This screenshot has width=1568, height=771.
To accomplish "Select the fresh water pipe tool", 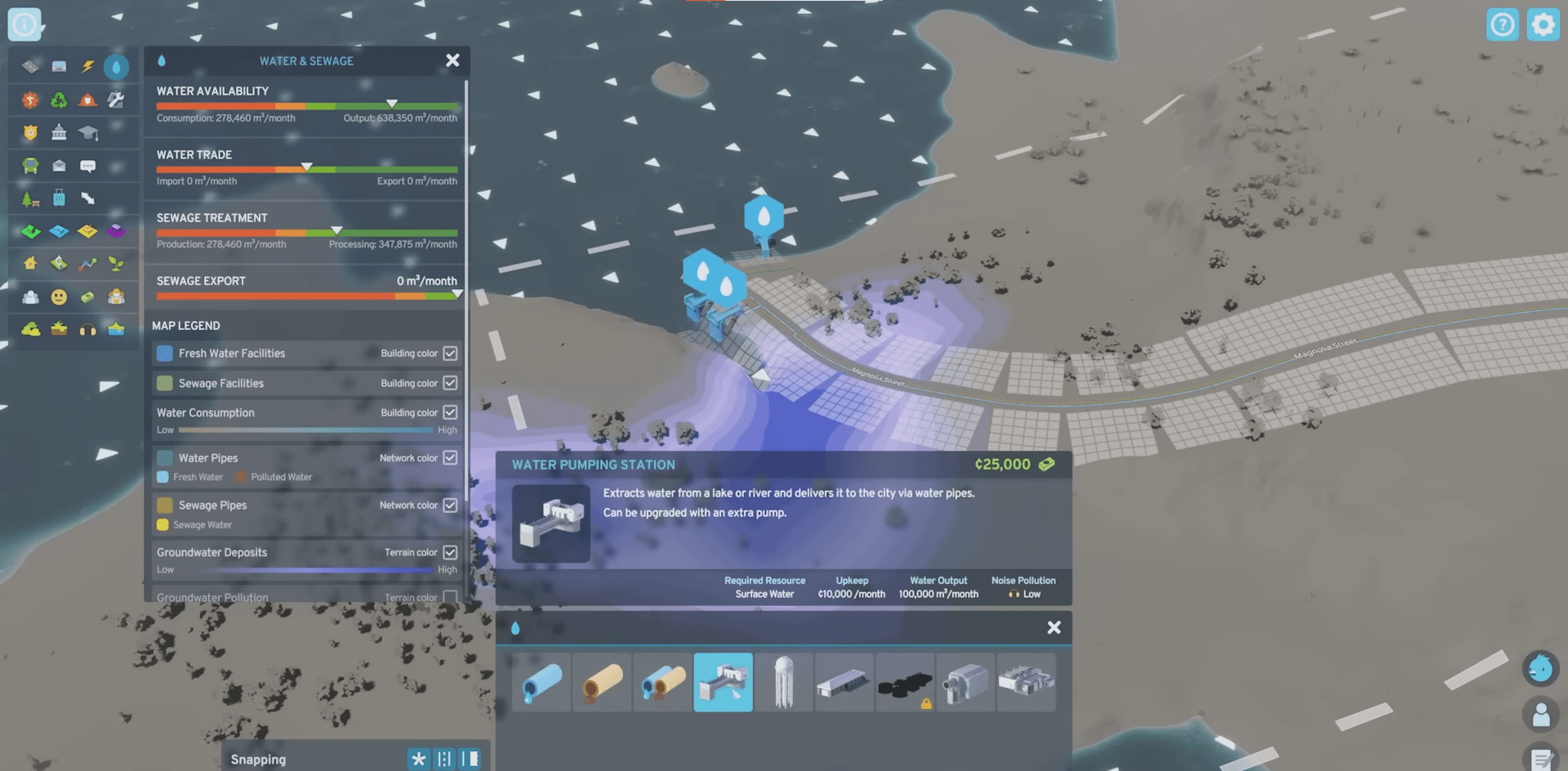I will [x=541, y=683].
